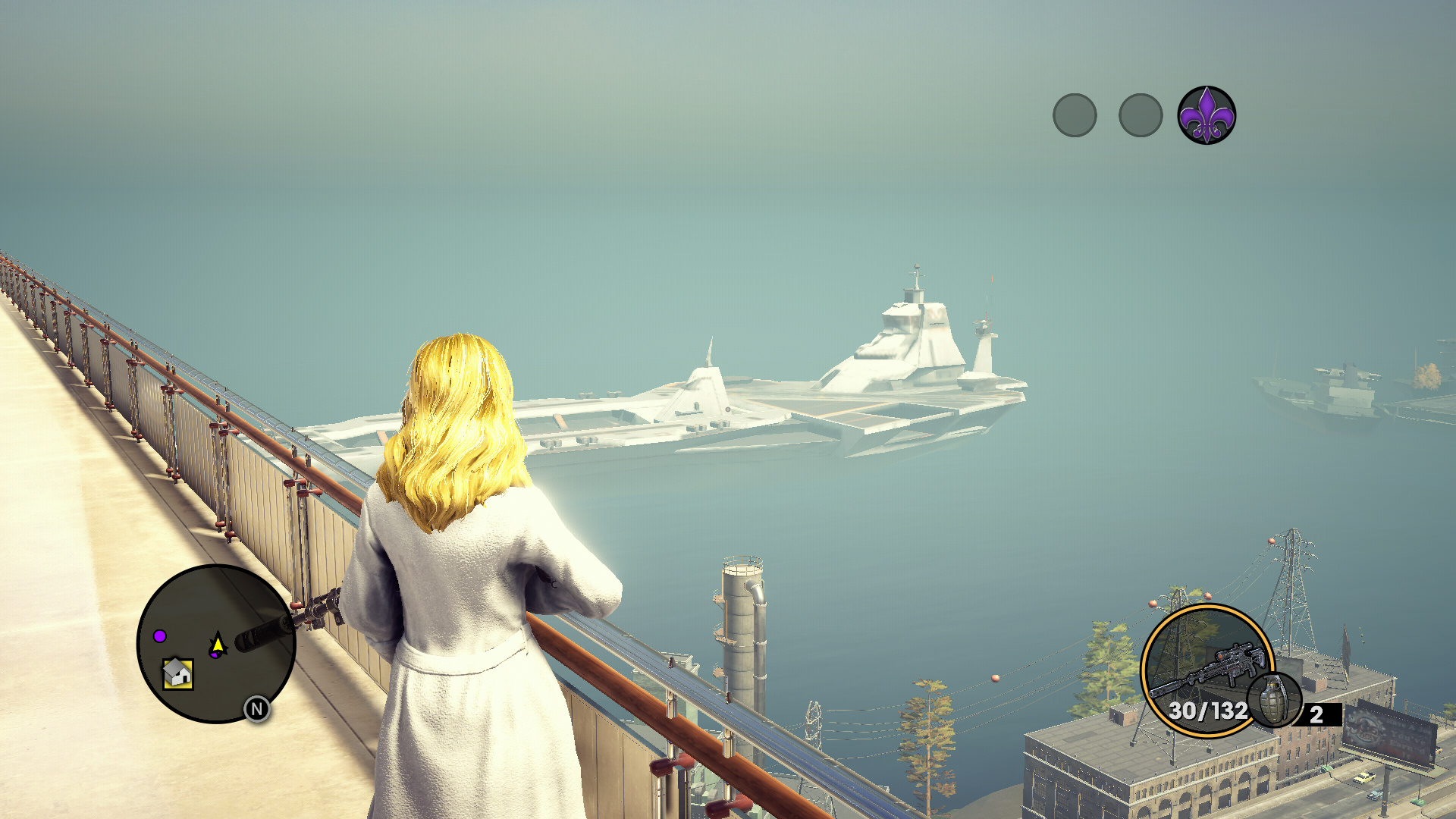The height and width of the screenshot is (819, 1456).
Task: Click the purple fleur-de-lis Saints emblem
Action: (x=1207, y=115)
